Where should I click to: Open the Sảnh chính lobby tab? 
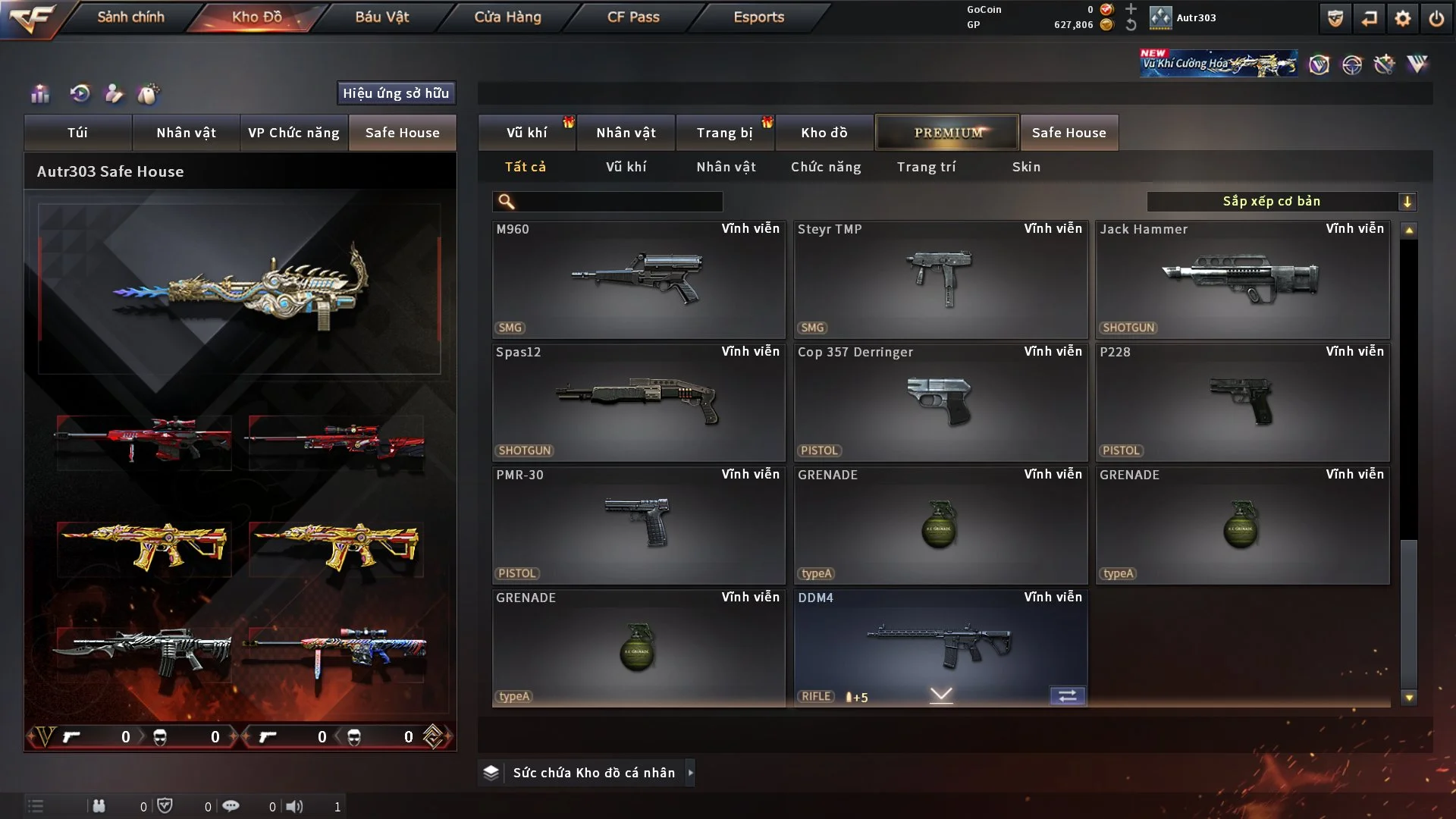[x=130, y=17]
